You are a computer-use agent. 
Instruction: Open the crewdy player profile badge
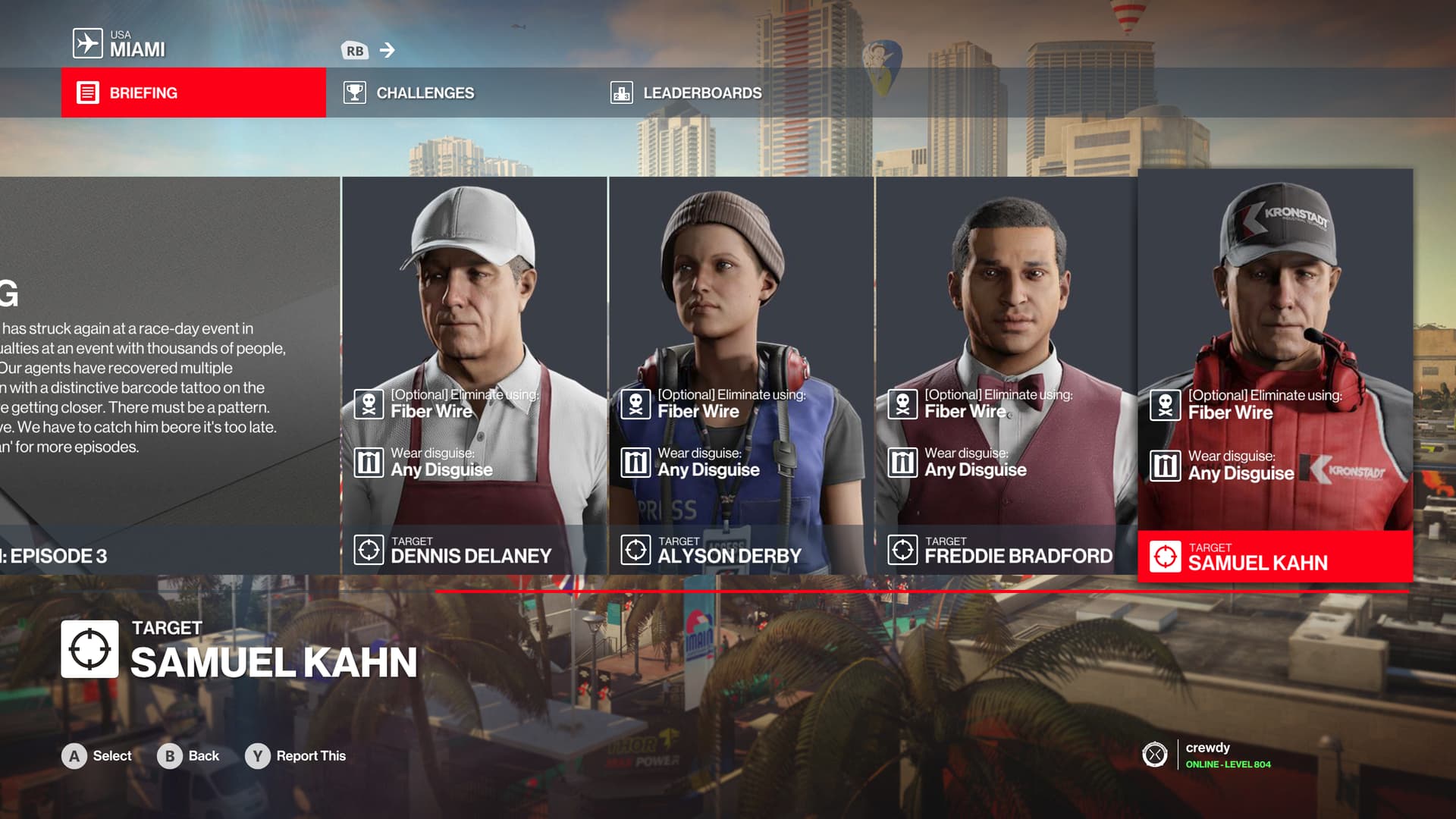point(1207,755)
